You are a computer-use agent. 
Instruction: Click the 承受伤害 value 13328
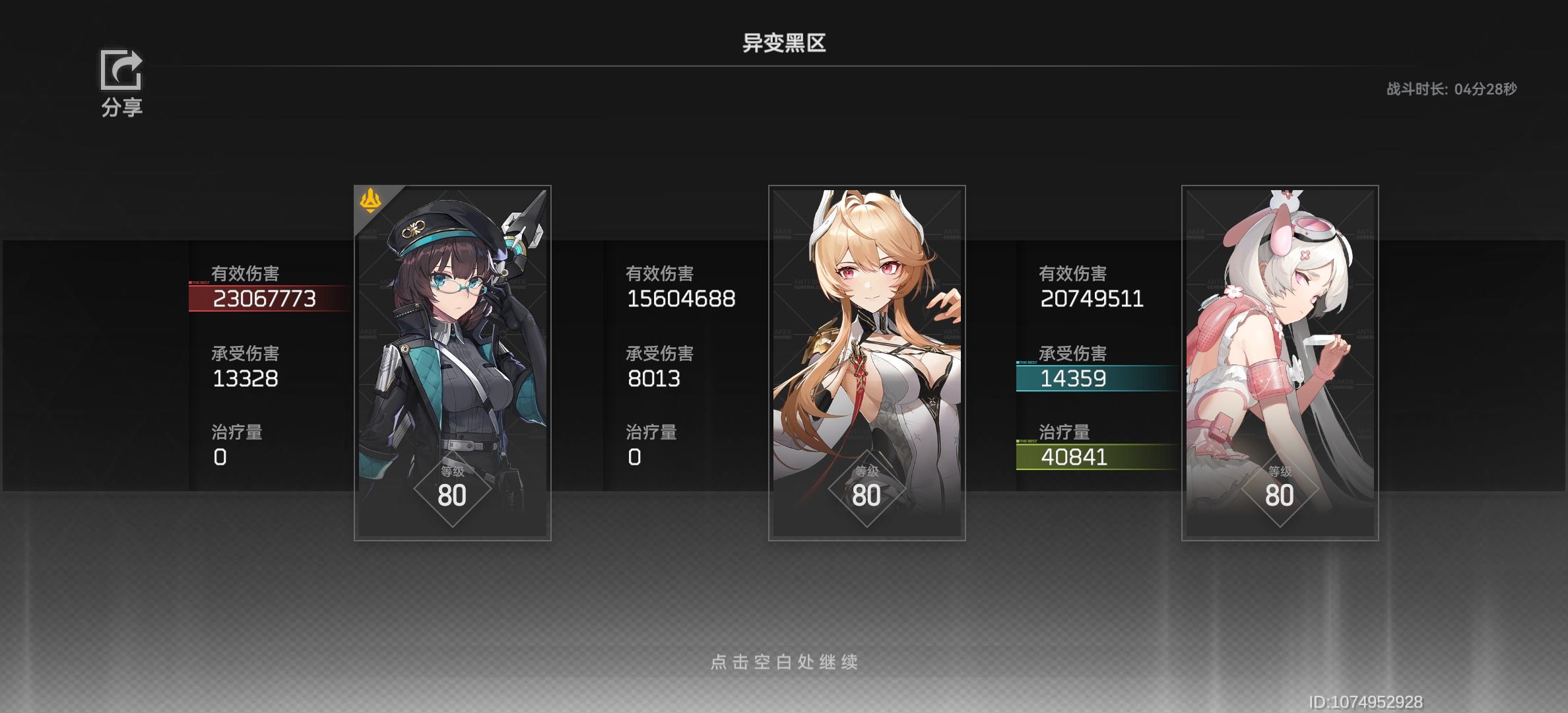(x=246, y=378)
